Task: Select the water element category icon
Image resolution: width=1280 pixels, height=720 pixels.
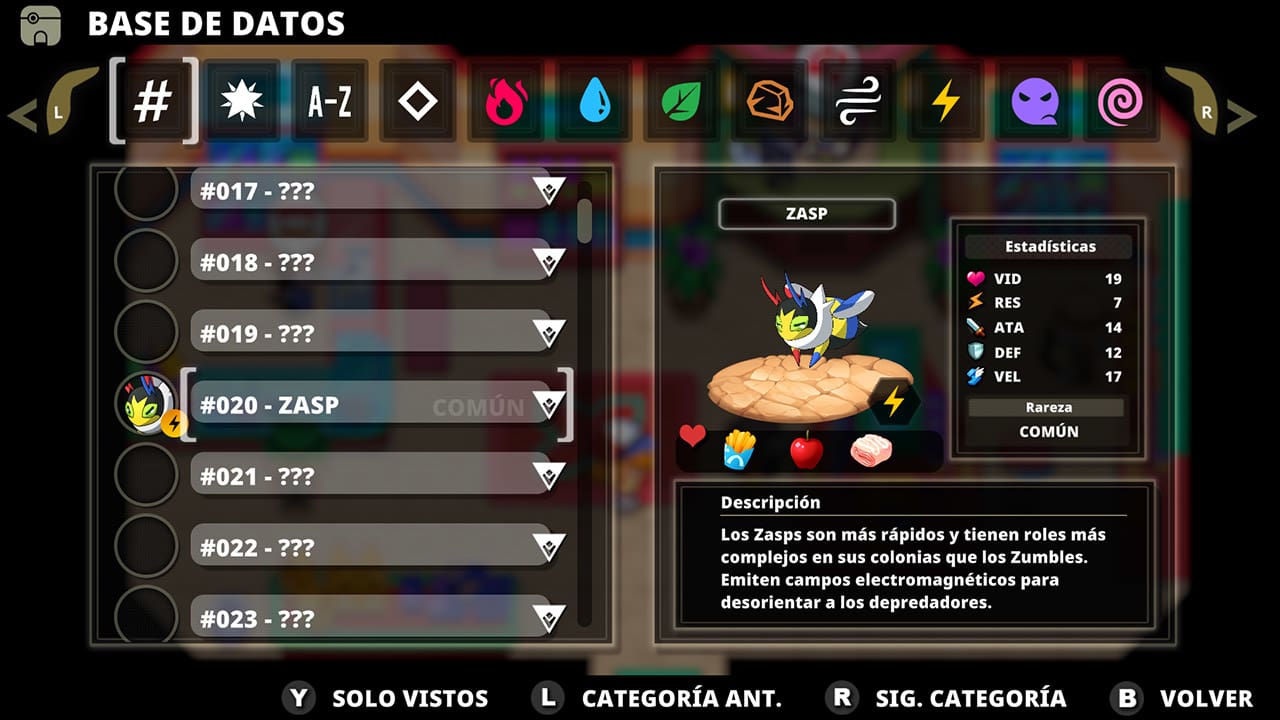Action: coord(594,100)
